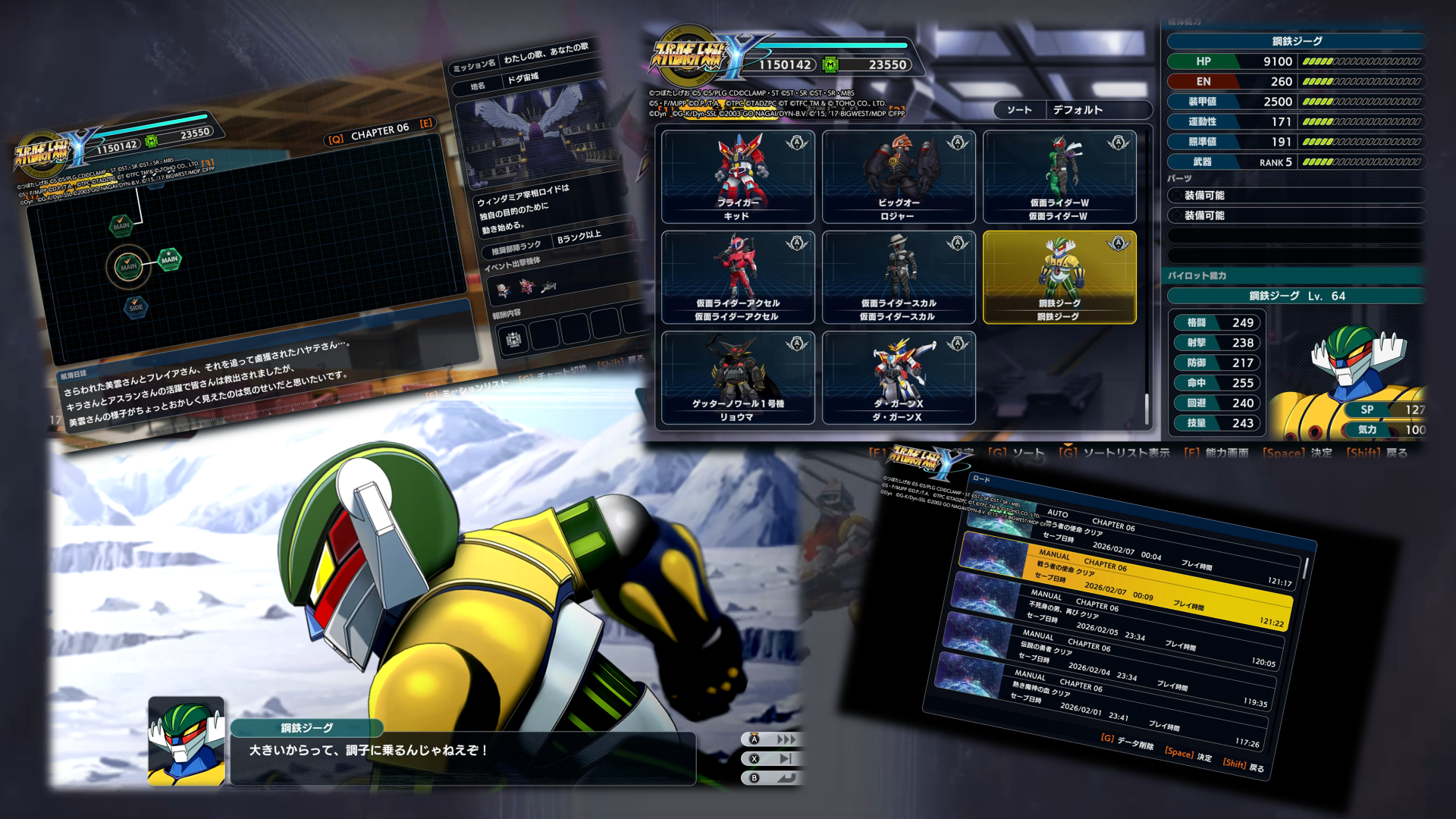Image resolution: width=1456 pixels, height=819 pixels.
Task: Pick the ダ・ガーンX unit tile
Action: click(899, 378)
